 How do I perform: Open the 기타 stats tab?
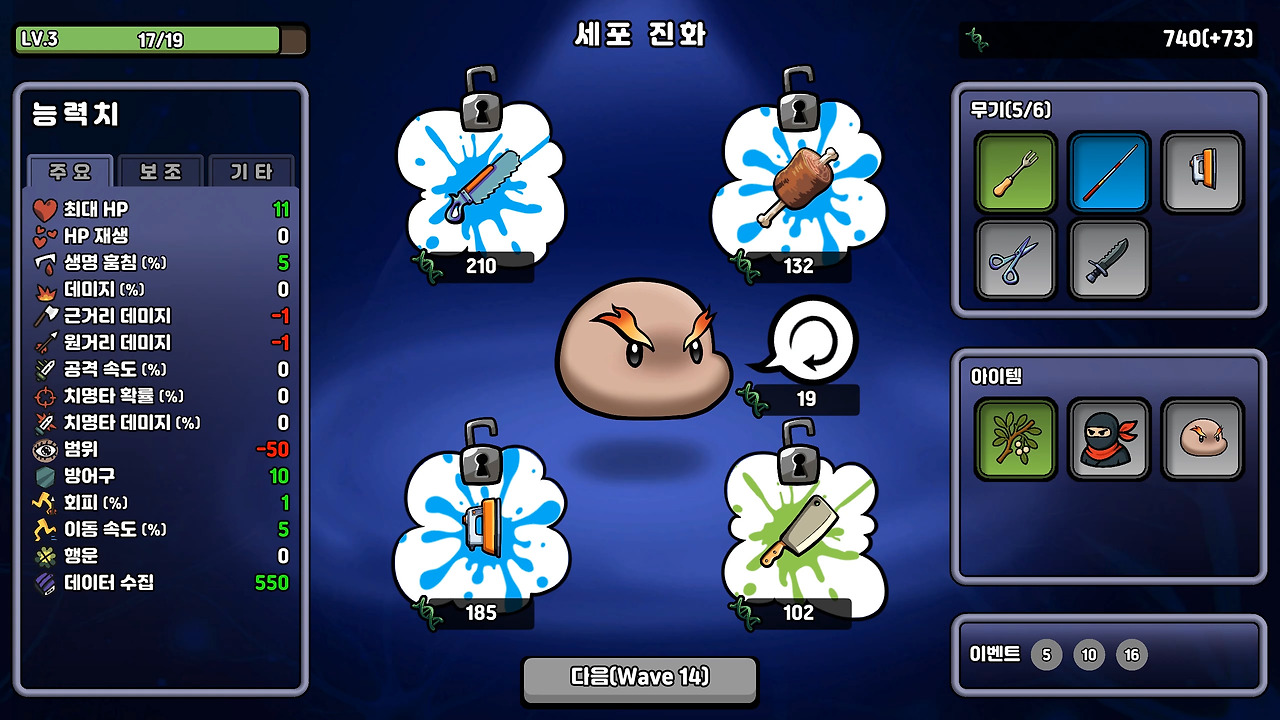(x=250, y=172)
